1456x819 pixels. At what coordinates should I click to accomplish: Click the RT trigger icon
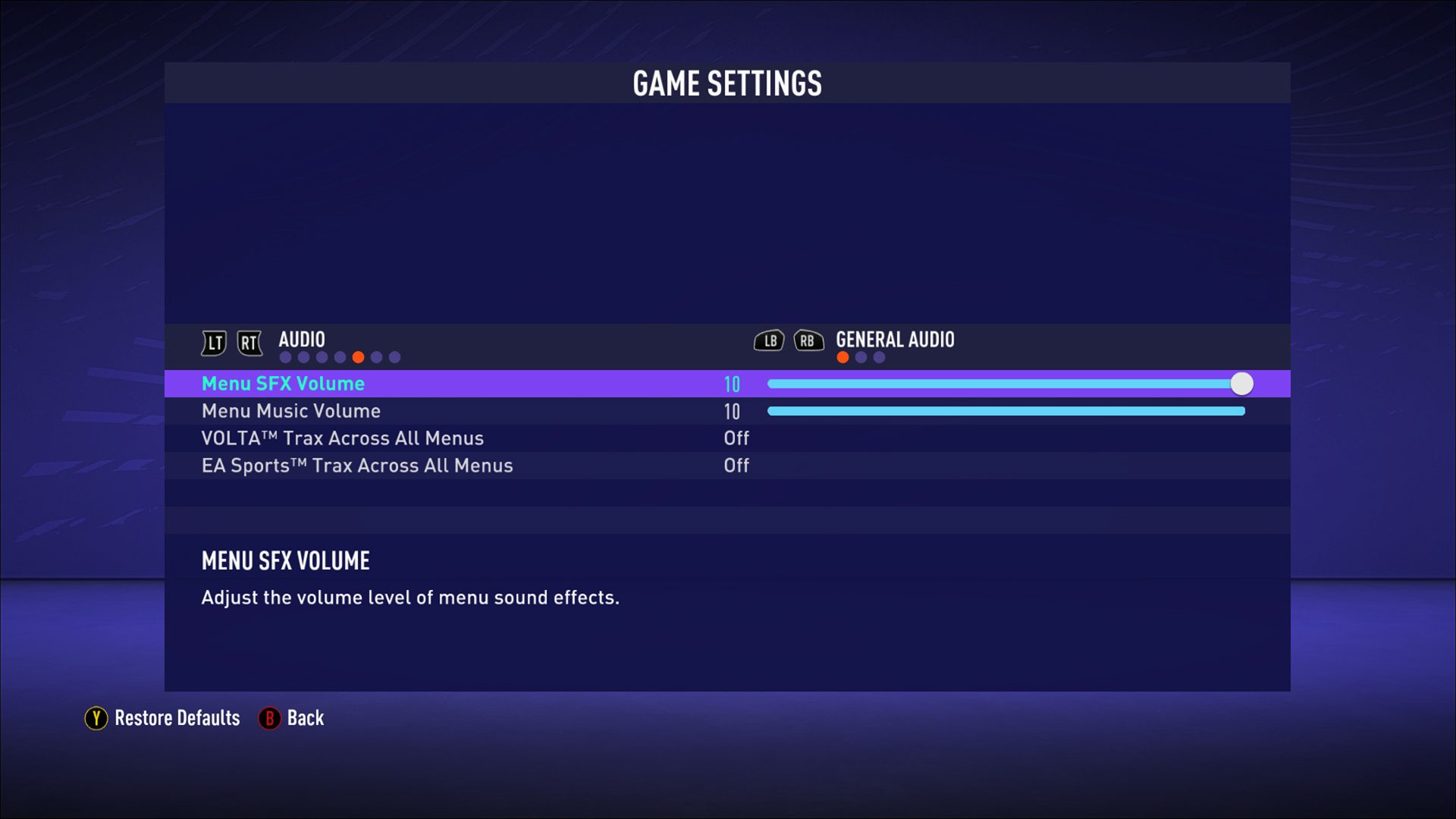(249, 343)
